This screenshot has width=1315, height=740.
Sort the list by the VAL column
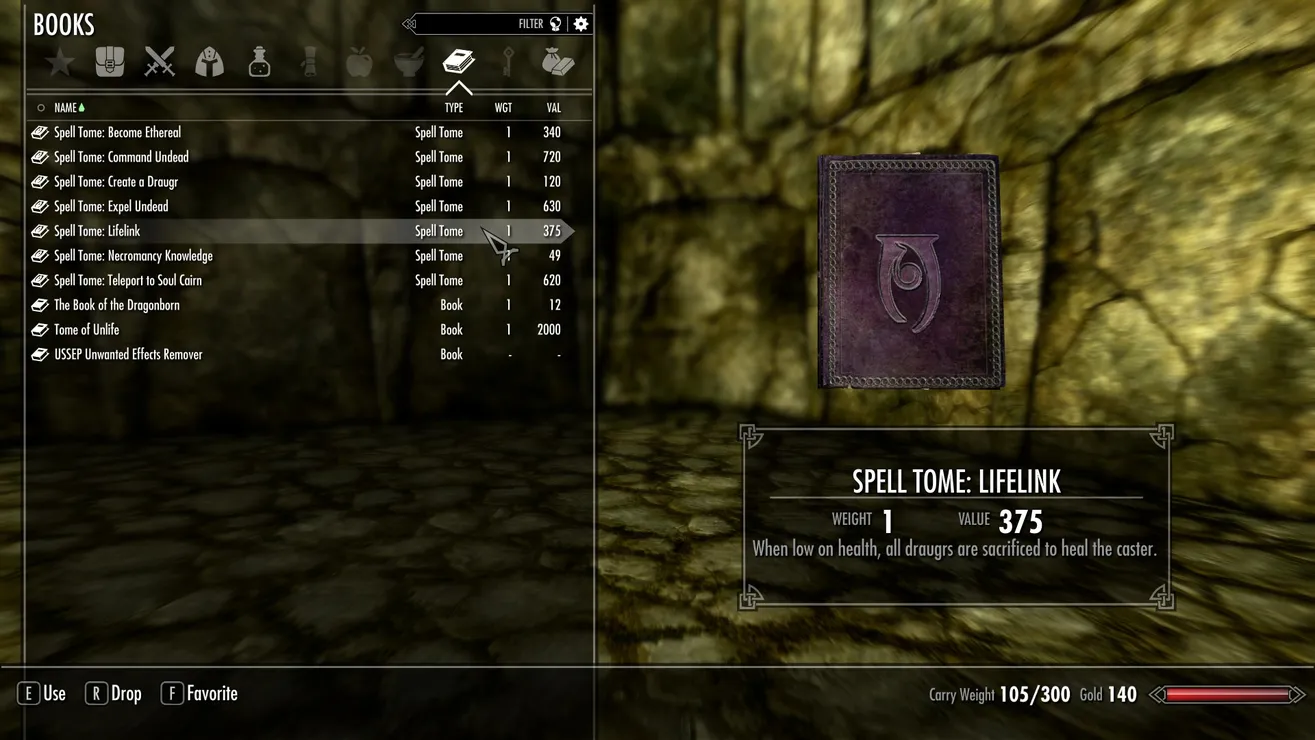tap(553, 108)
